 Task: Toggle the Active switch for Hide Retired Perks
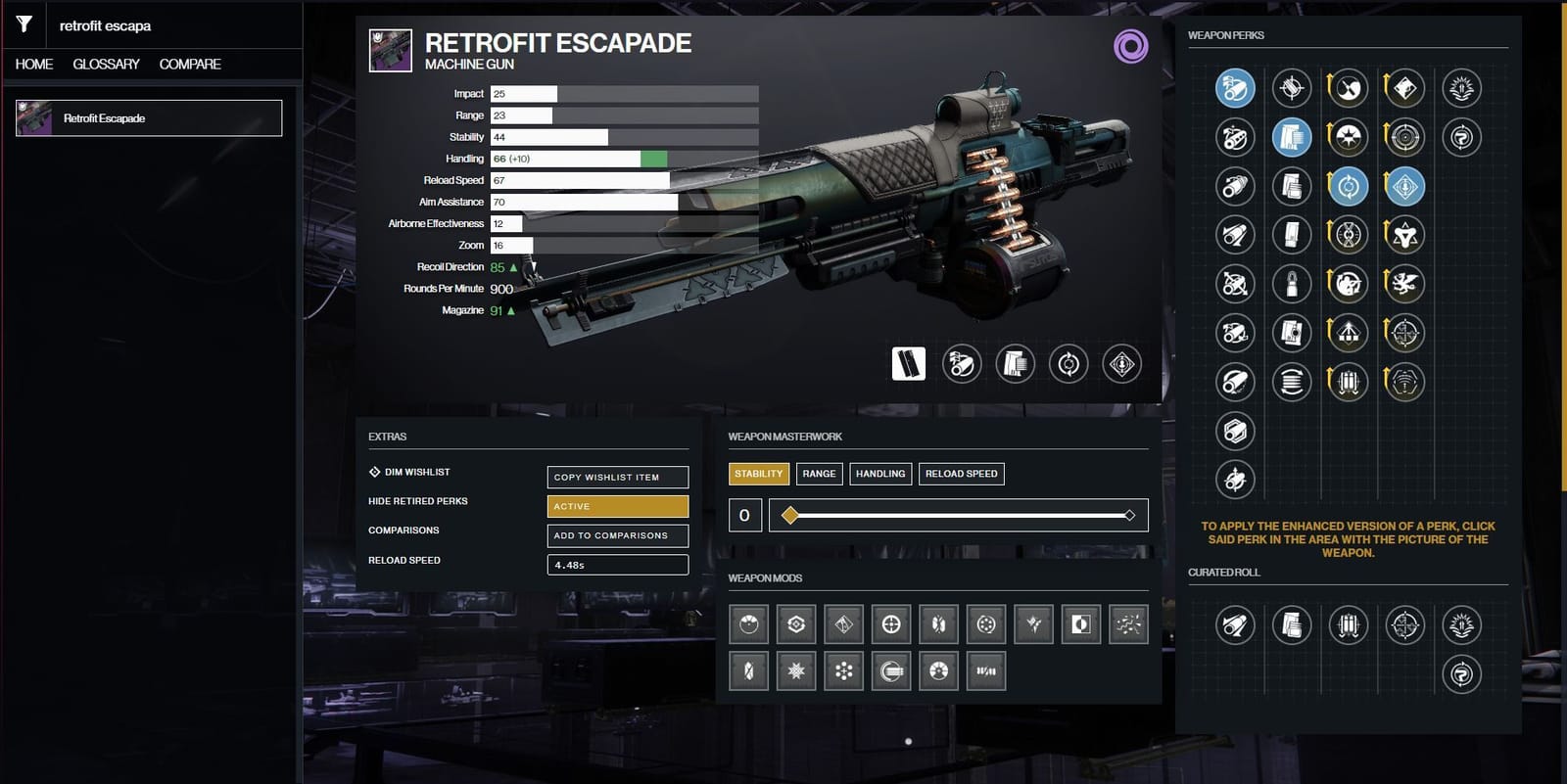616,506
